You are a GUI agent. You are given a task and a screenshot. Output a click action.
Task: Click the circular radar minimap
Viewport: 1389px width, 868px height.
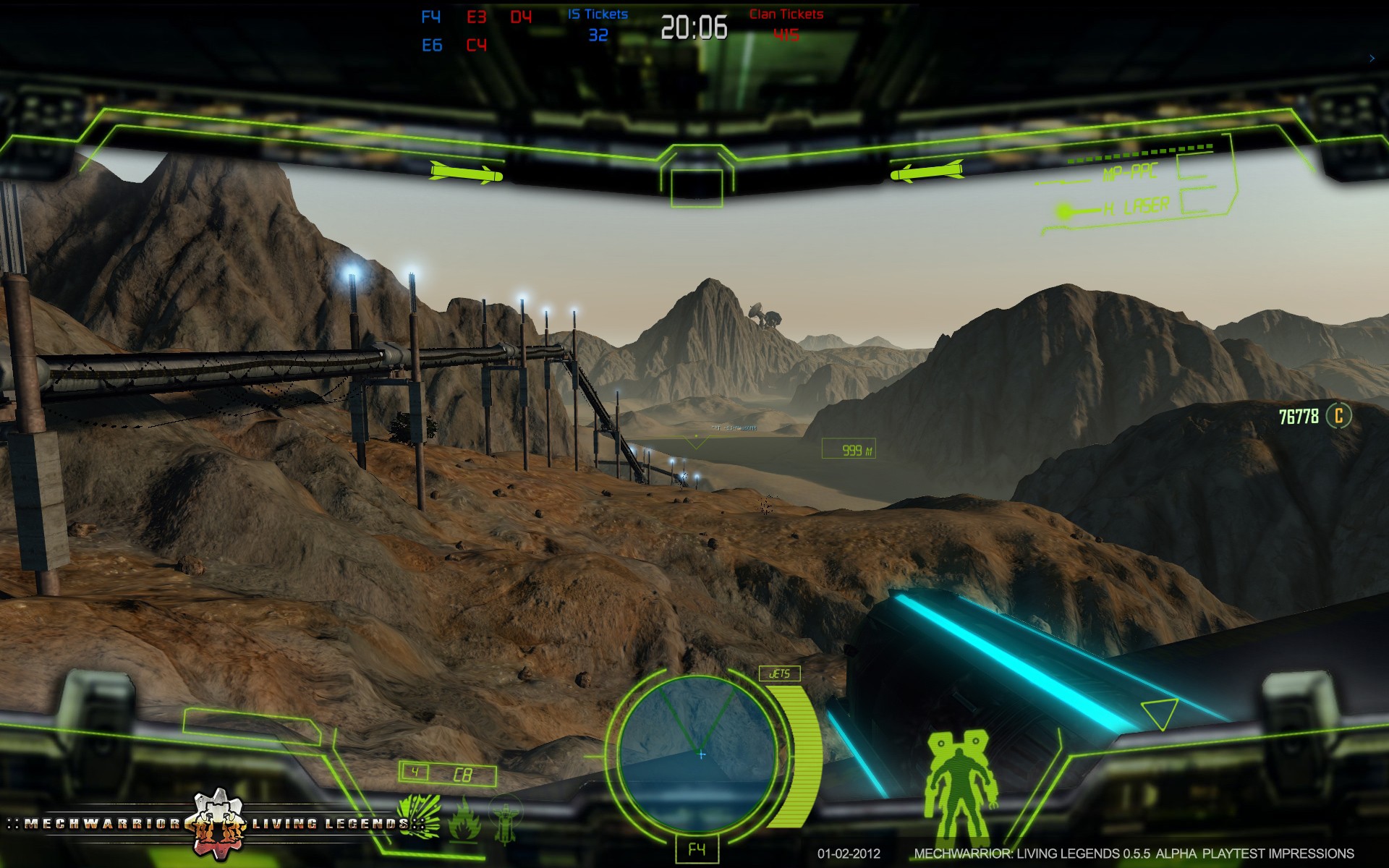coord(698,754)
